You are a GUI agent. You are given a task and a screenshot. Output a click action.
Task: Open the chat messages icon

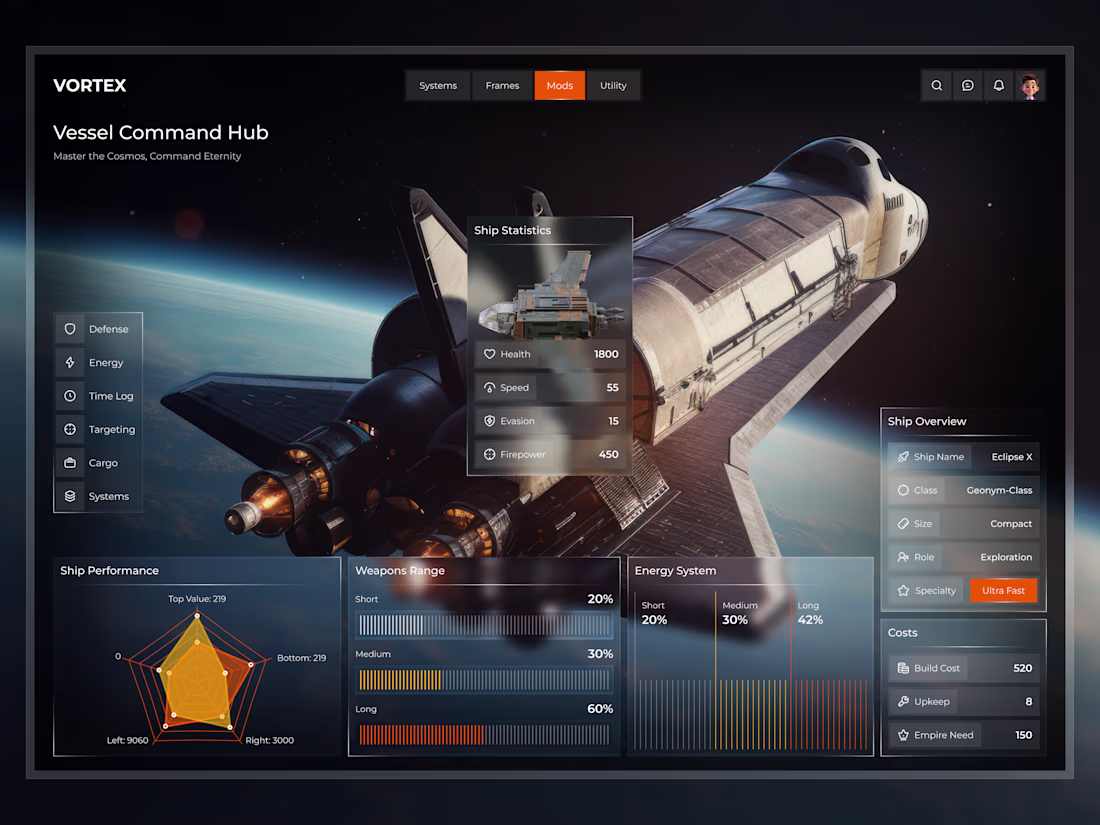click(968, 86)
